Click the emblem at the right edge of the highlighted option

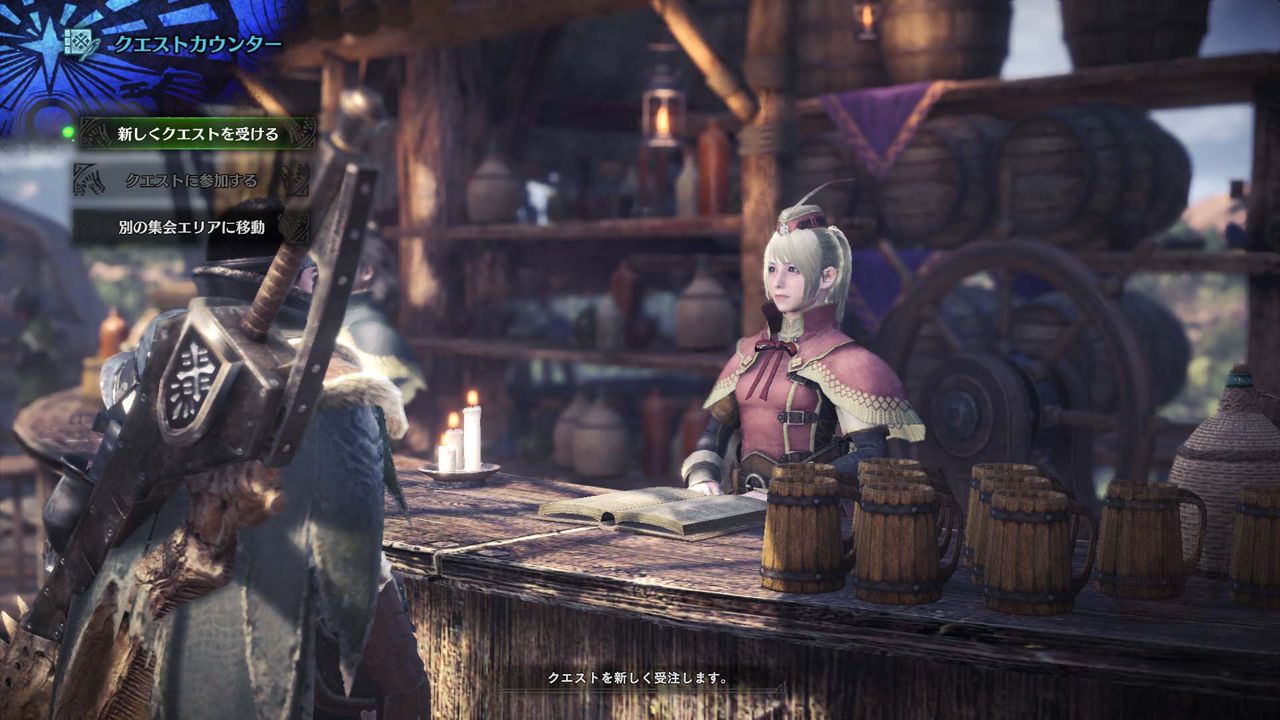pyautogui.click(x=300, y=130)
